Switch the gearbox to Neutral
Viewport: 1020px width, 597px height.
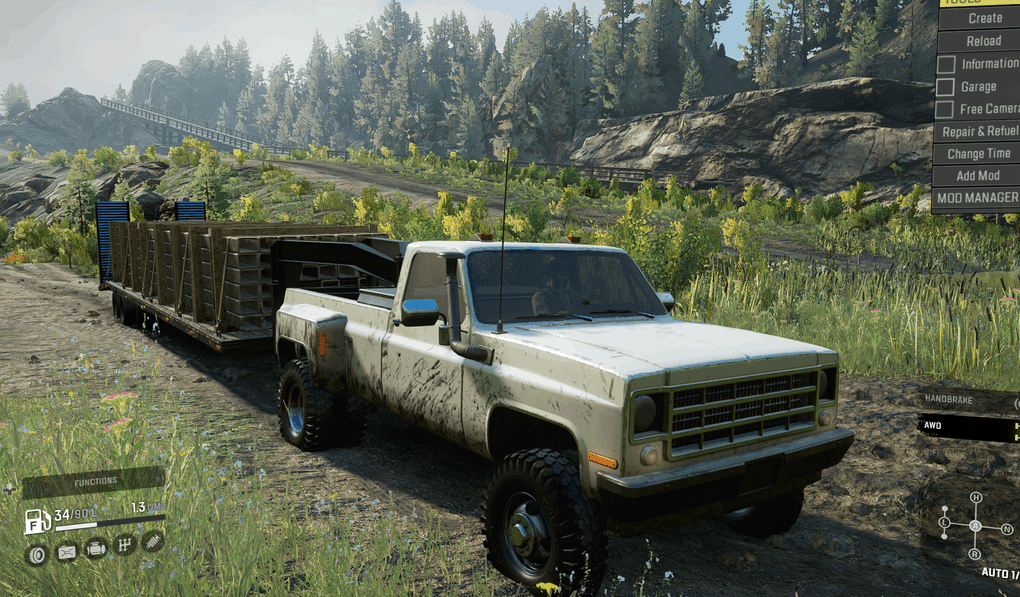pyautogui.click(x=1006, y=528)
